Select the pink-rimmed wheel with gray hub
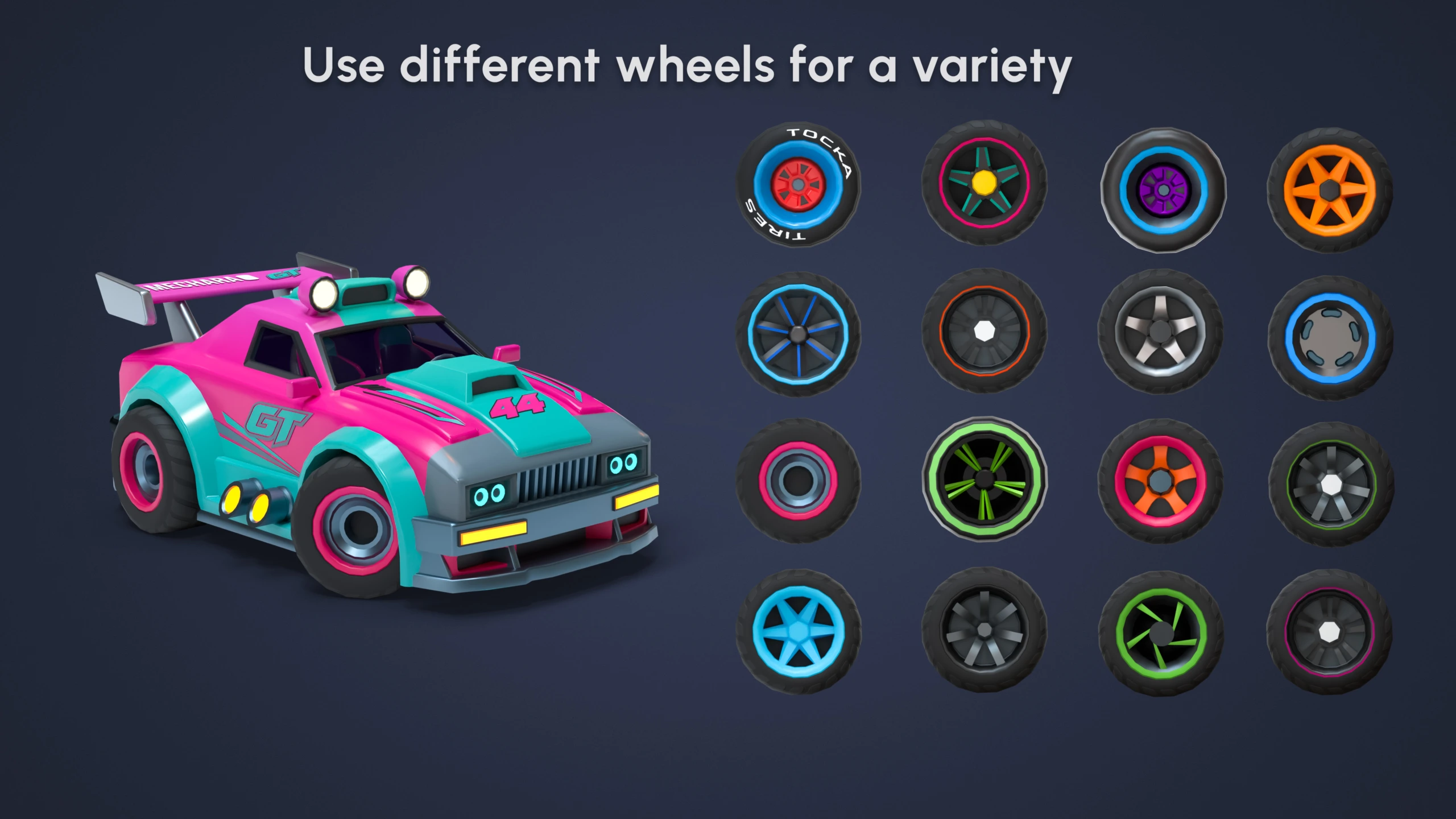Viewport: 1456px width, 819px height. point(798,481)
